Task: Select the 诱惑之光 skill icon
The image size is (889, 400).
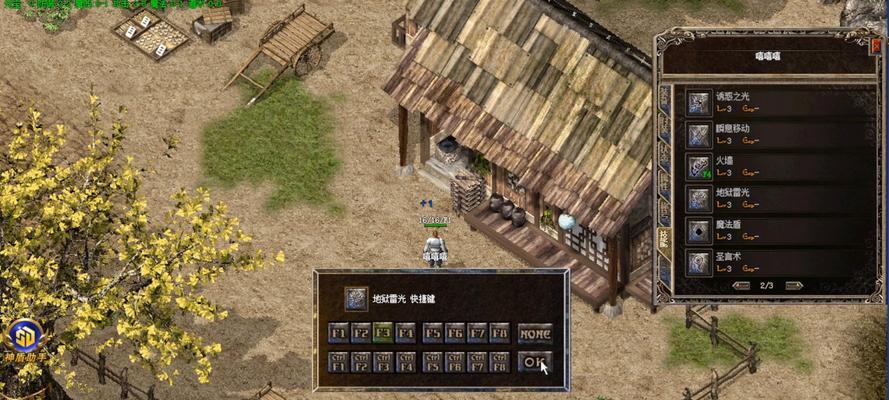Action: pyautogui.click(x=699, y=102)
